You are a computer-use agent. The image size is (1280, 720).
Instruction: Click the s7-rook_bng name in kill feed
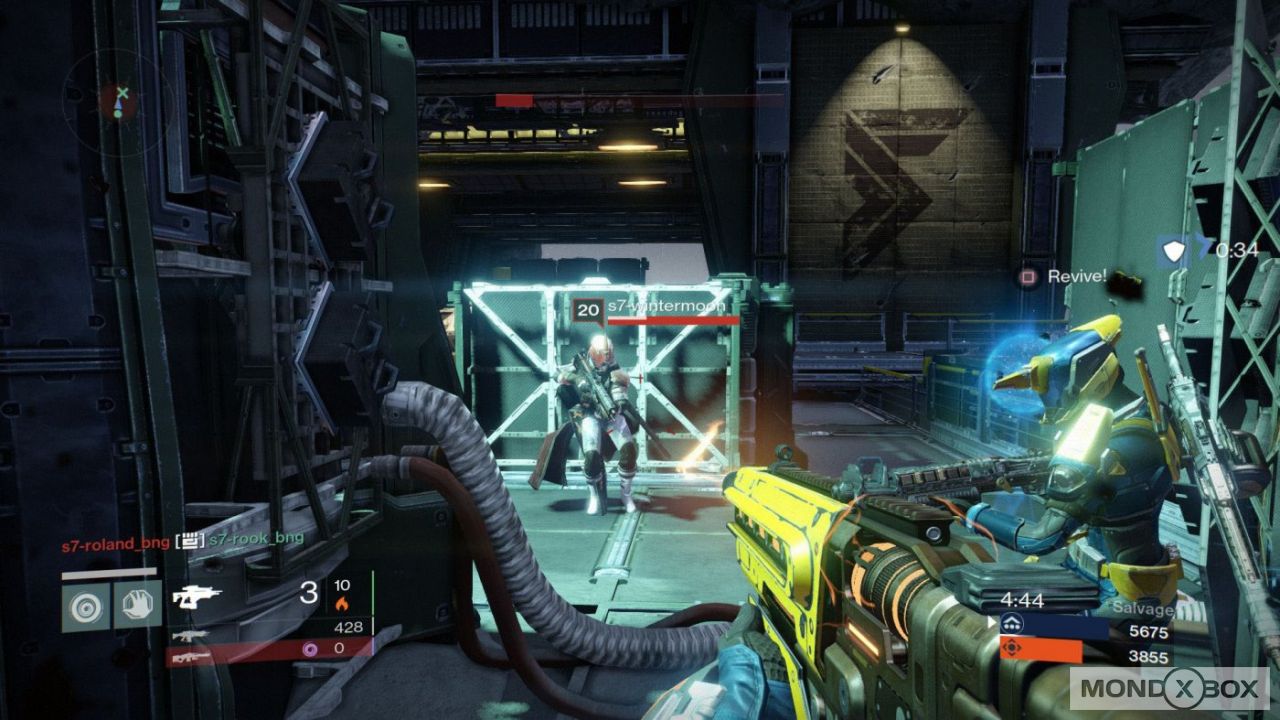point(257,540)
